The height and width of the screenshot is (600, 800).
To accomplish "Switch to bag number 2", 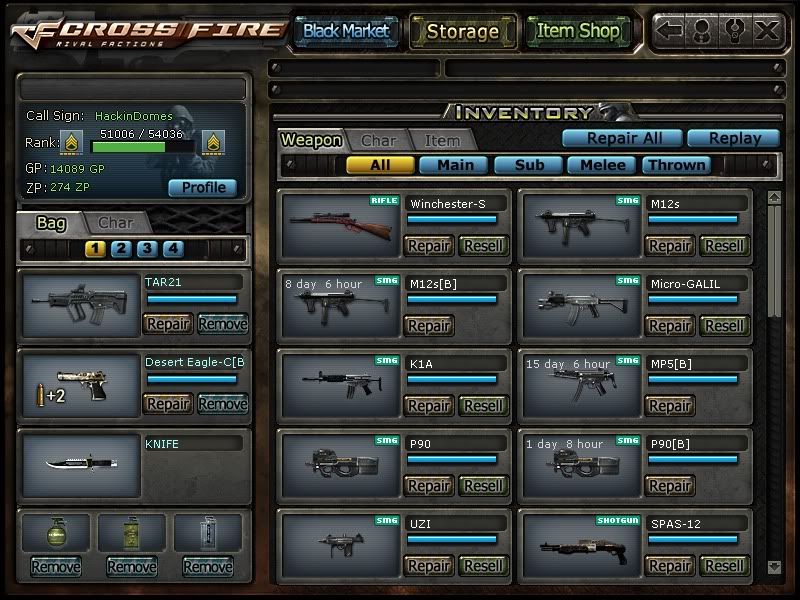I will coord(121,249).
